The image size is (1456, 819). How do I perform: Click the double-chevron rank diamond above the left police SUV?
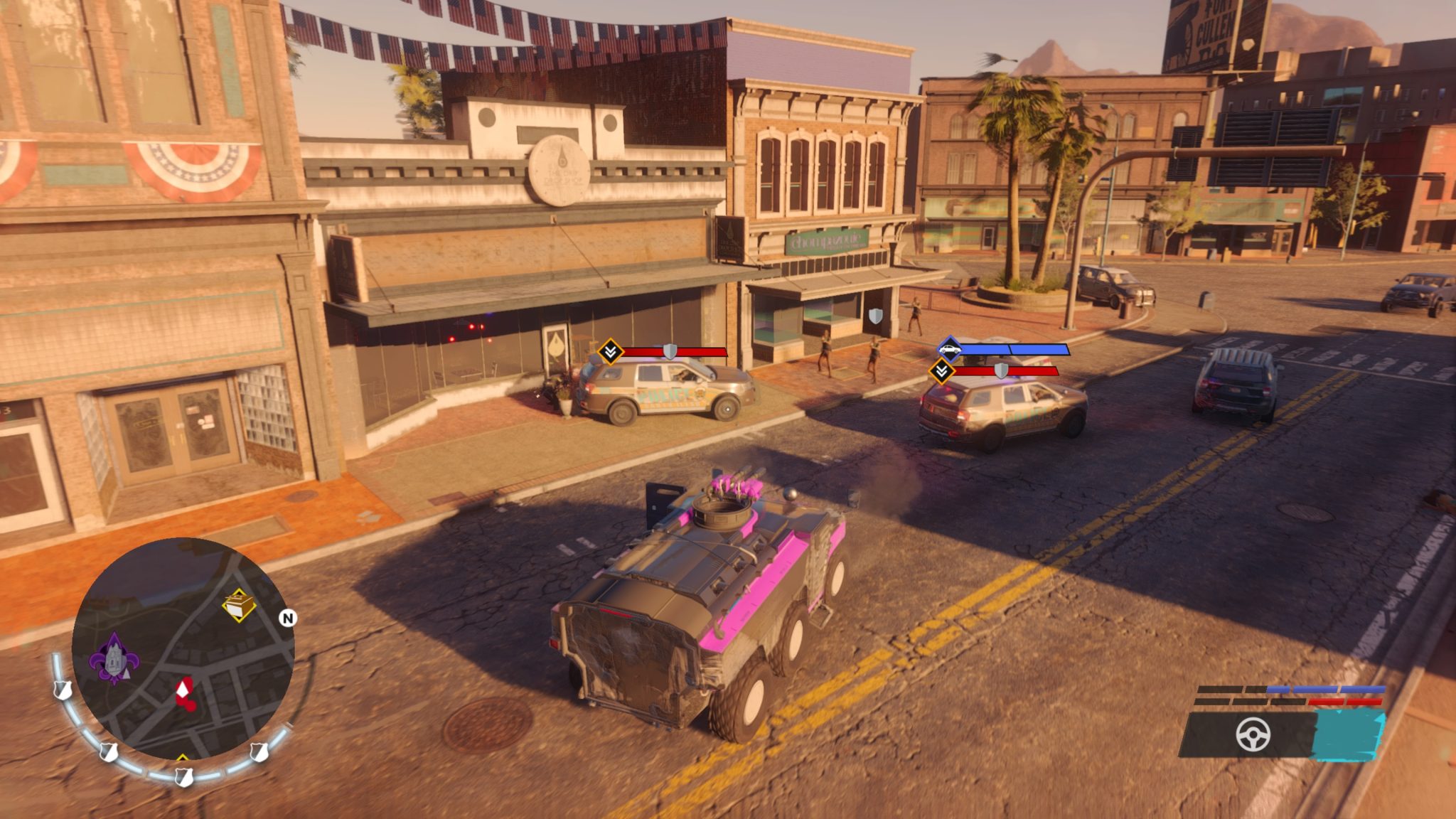pyautogui.click(x=611, y=352)
